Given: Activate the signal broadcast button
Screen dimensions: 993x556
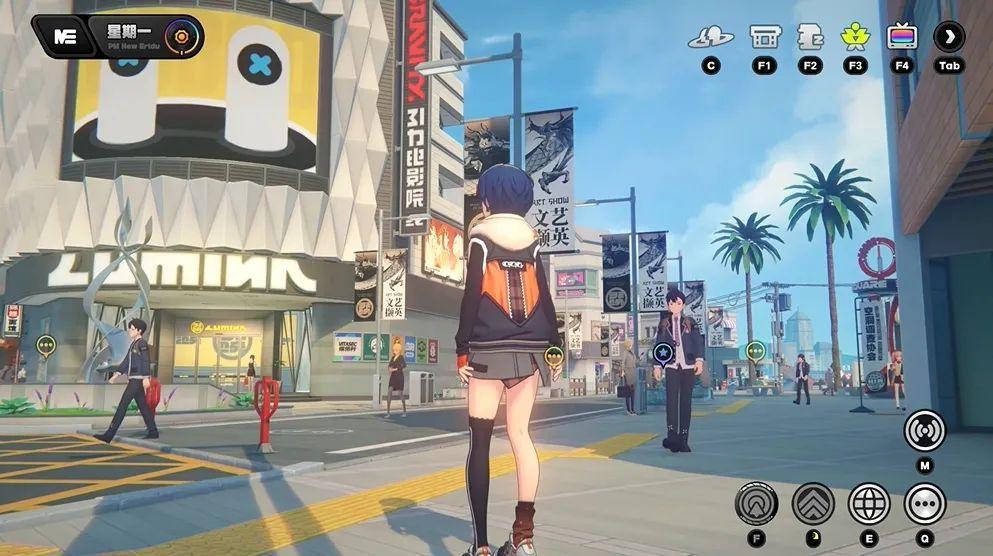Looking at the screenshot, I should point(924,430).
